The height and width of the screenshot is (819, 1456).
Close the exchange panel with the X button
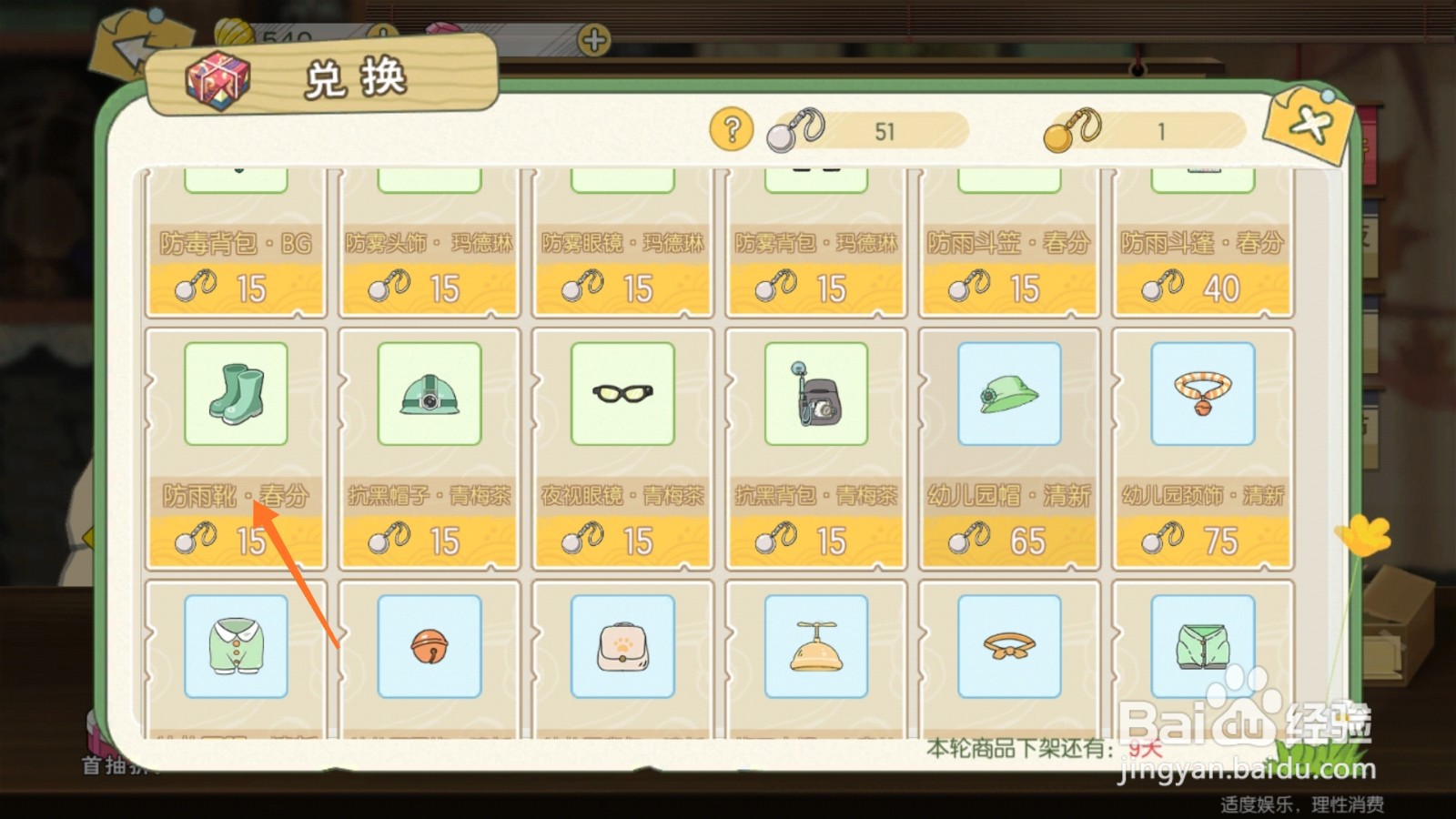point(1309,125)
